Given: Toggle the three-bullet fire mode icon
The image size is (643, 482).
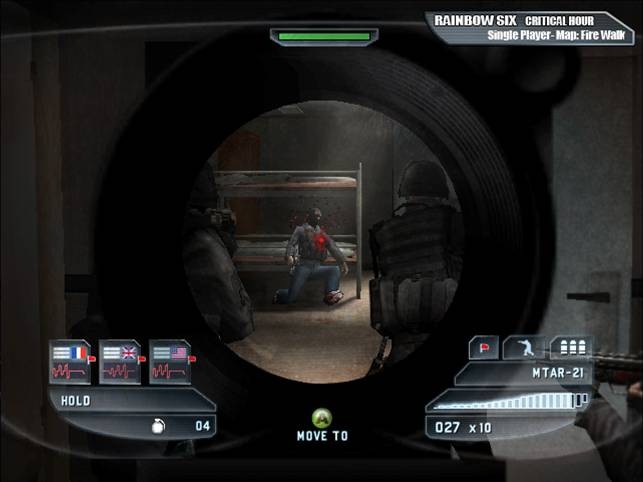Looking at the screenshot, I should [x=571, y=349].
